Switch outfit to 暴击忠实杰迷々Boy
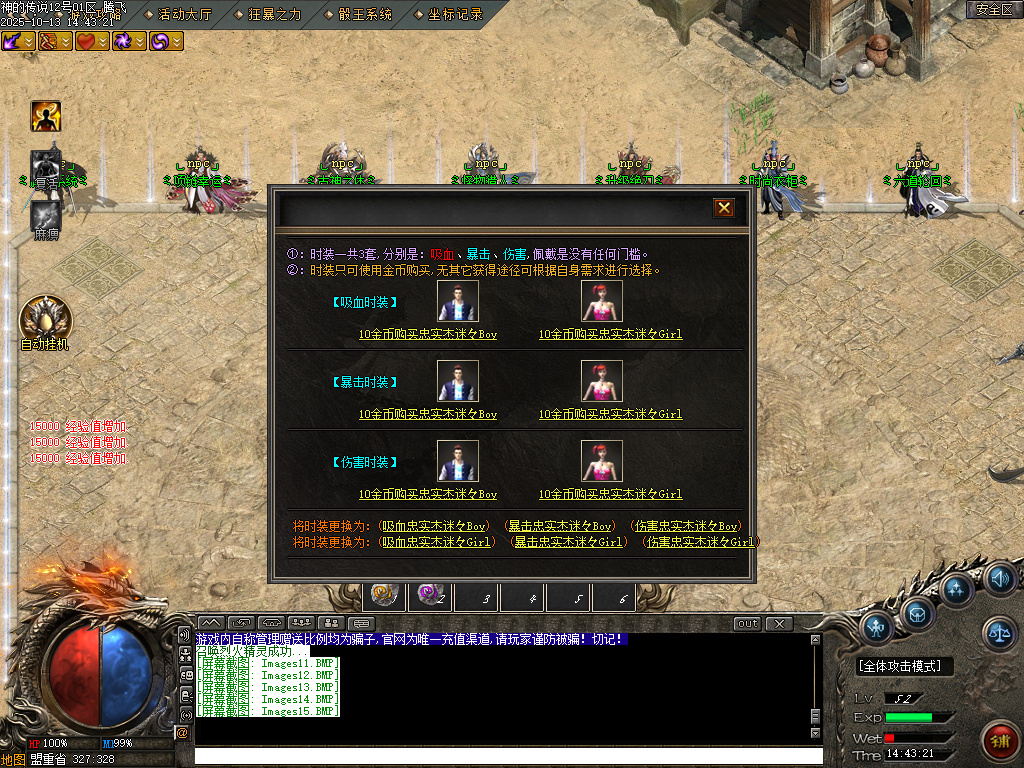The image size is (1024, 768). (559, 526)
